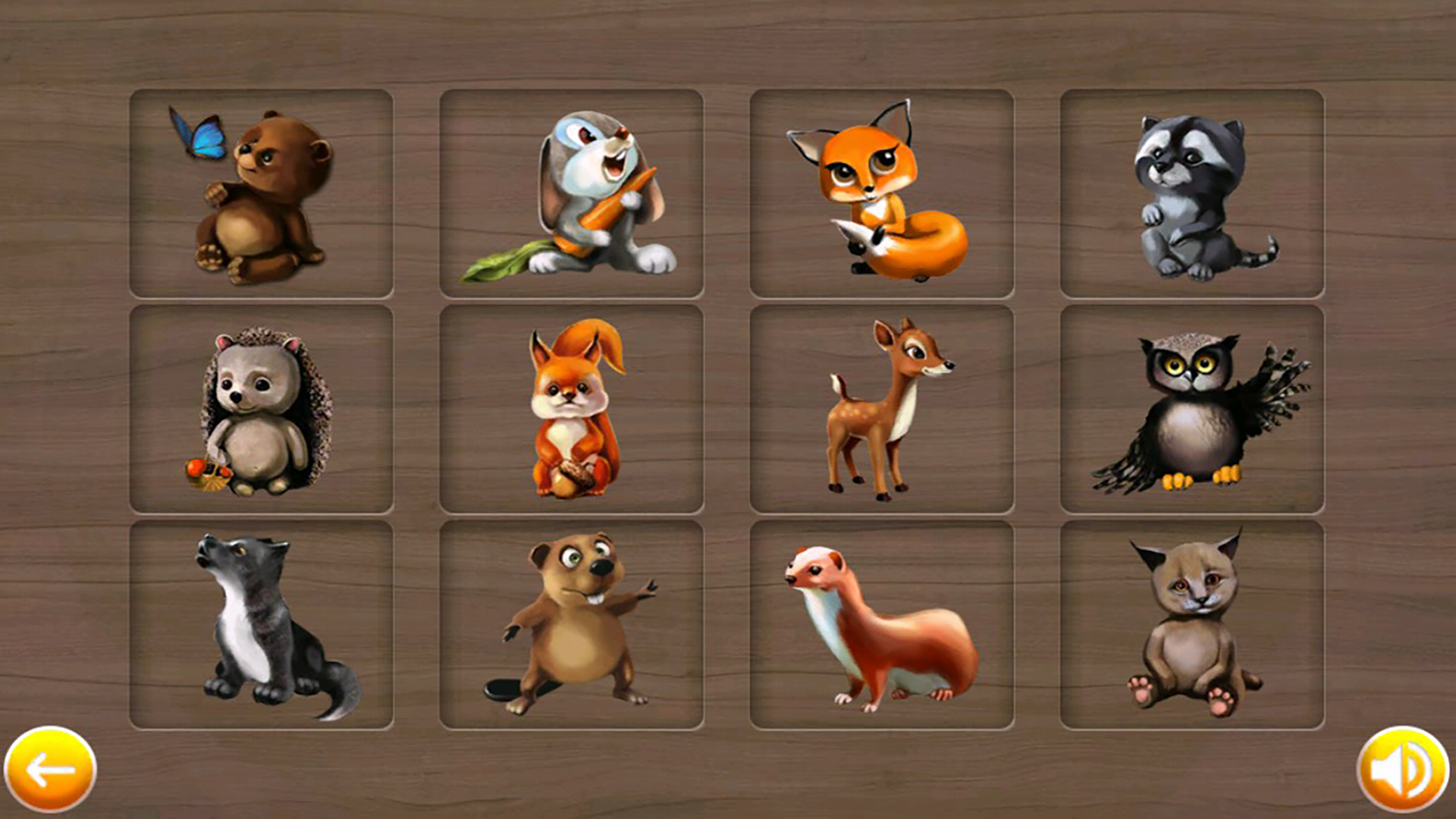Choose the hedgehog with mushroom basket
The width and height of the screenshot is (1456, 819).
261,409
